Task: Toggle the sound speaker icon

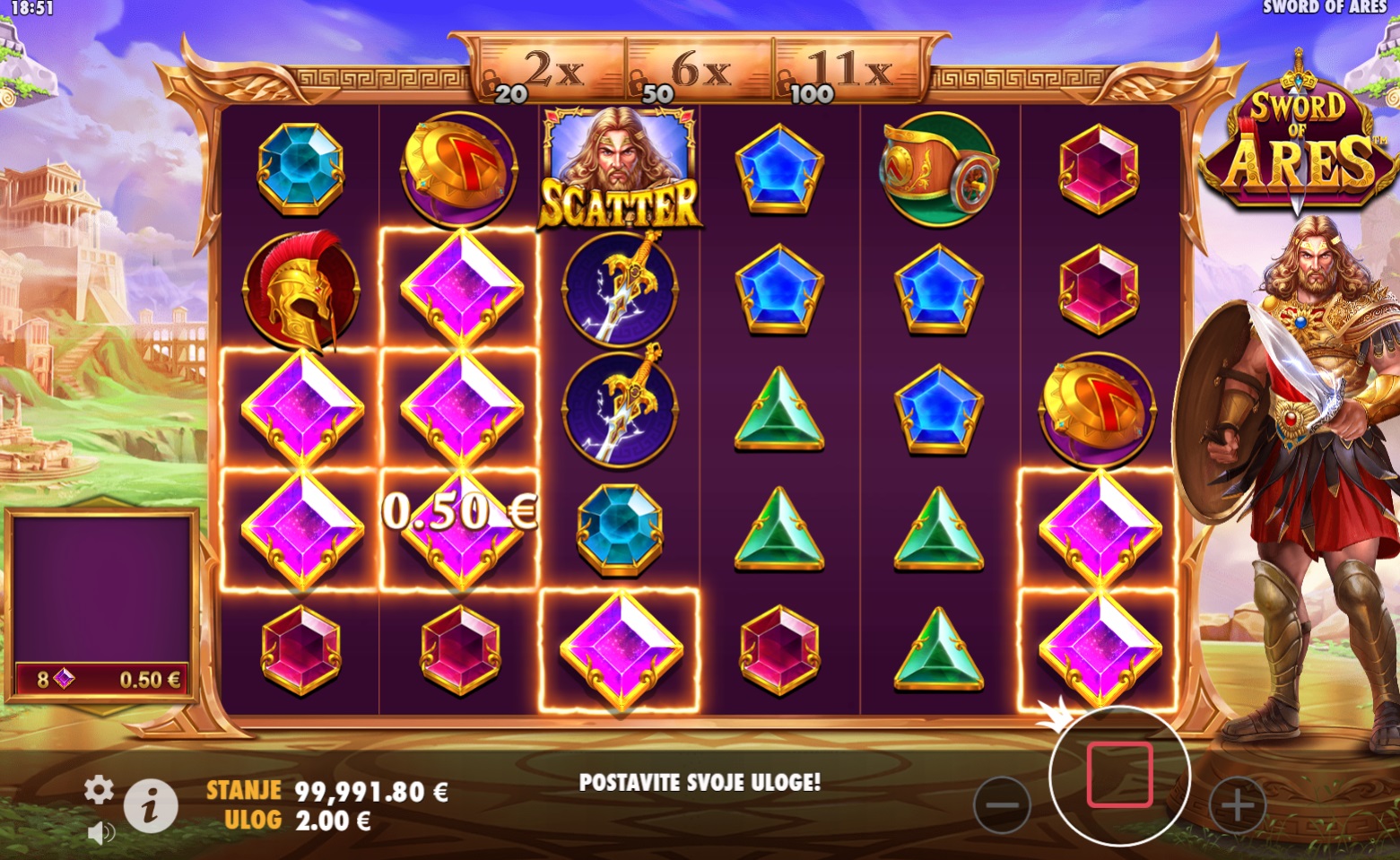Action: [x=101, y=833]
